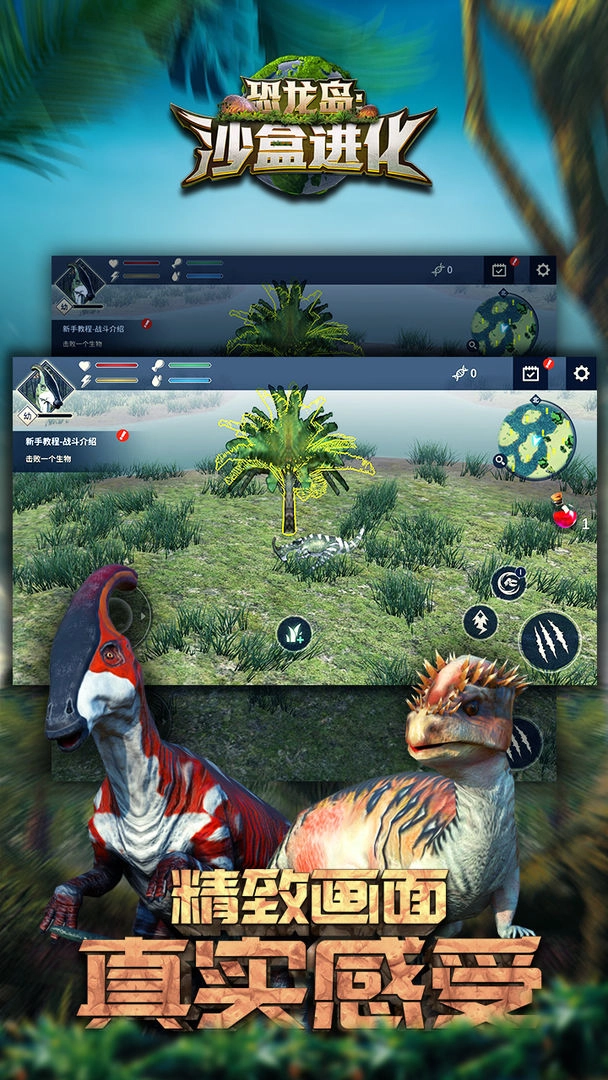Tap the claw slash attack button

[549, 642]
